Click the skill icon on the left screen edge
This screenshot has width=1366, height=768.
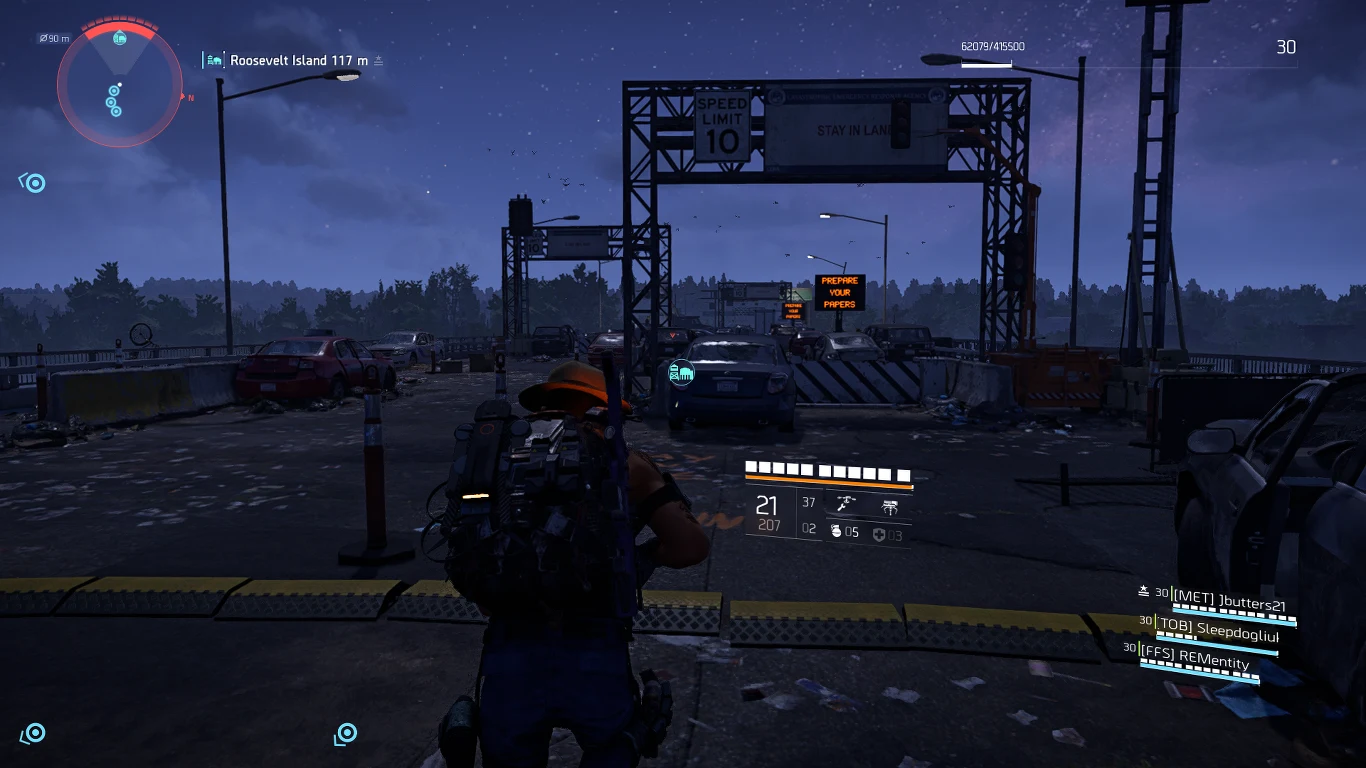point(33,182)
